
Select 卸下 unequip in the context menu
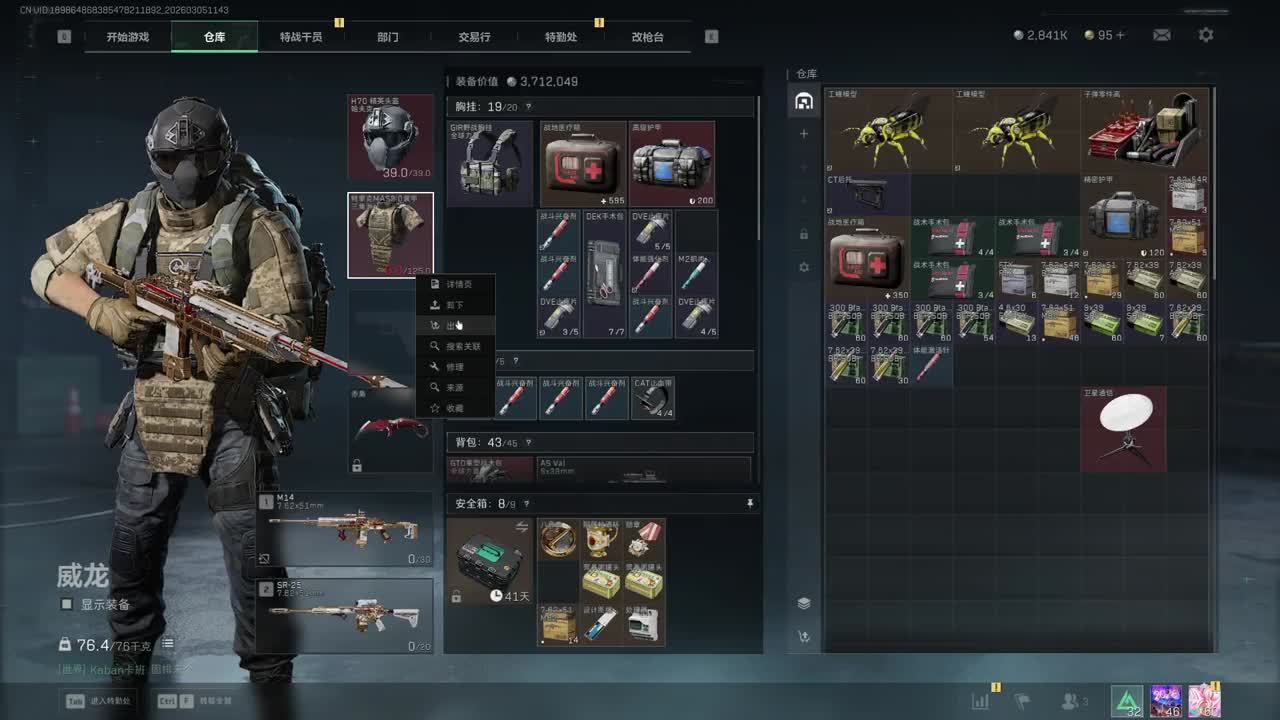(455, 305)
